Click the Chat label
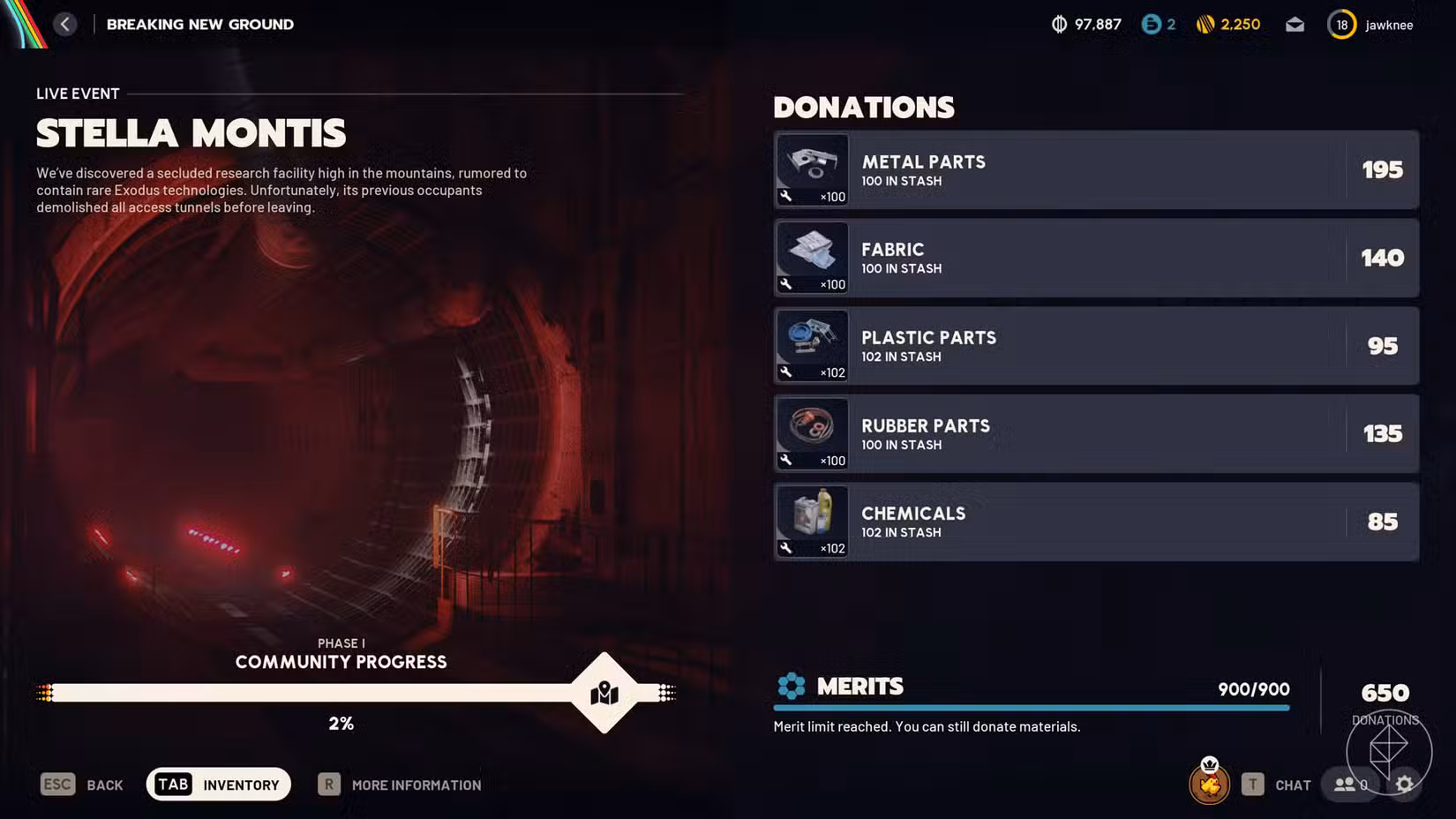Viewport: 1456px width, 819px height. [x=1292, y=785]
